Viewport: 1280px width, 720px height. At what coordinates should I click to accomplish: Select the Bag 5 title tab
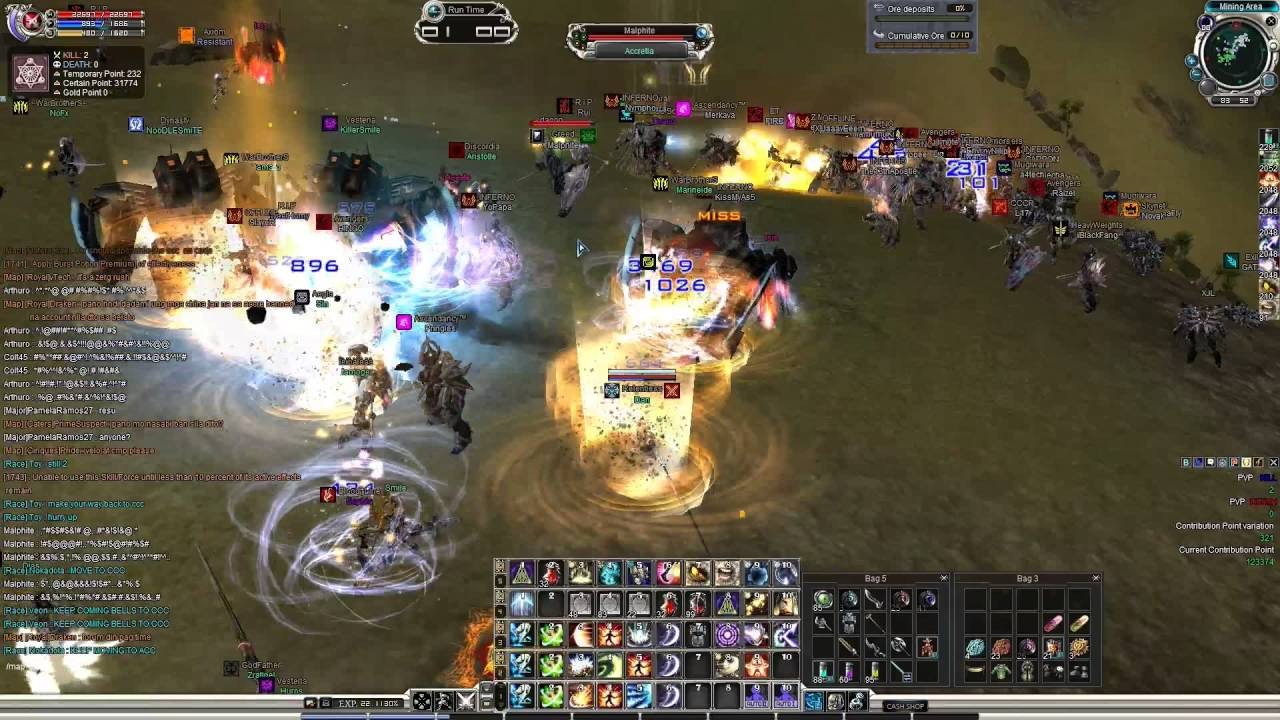(876, 578)
